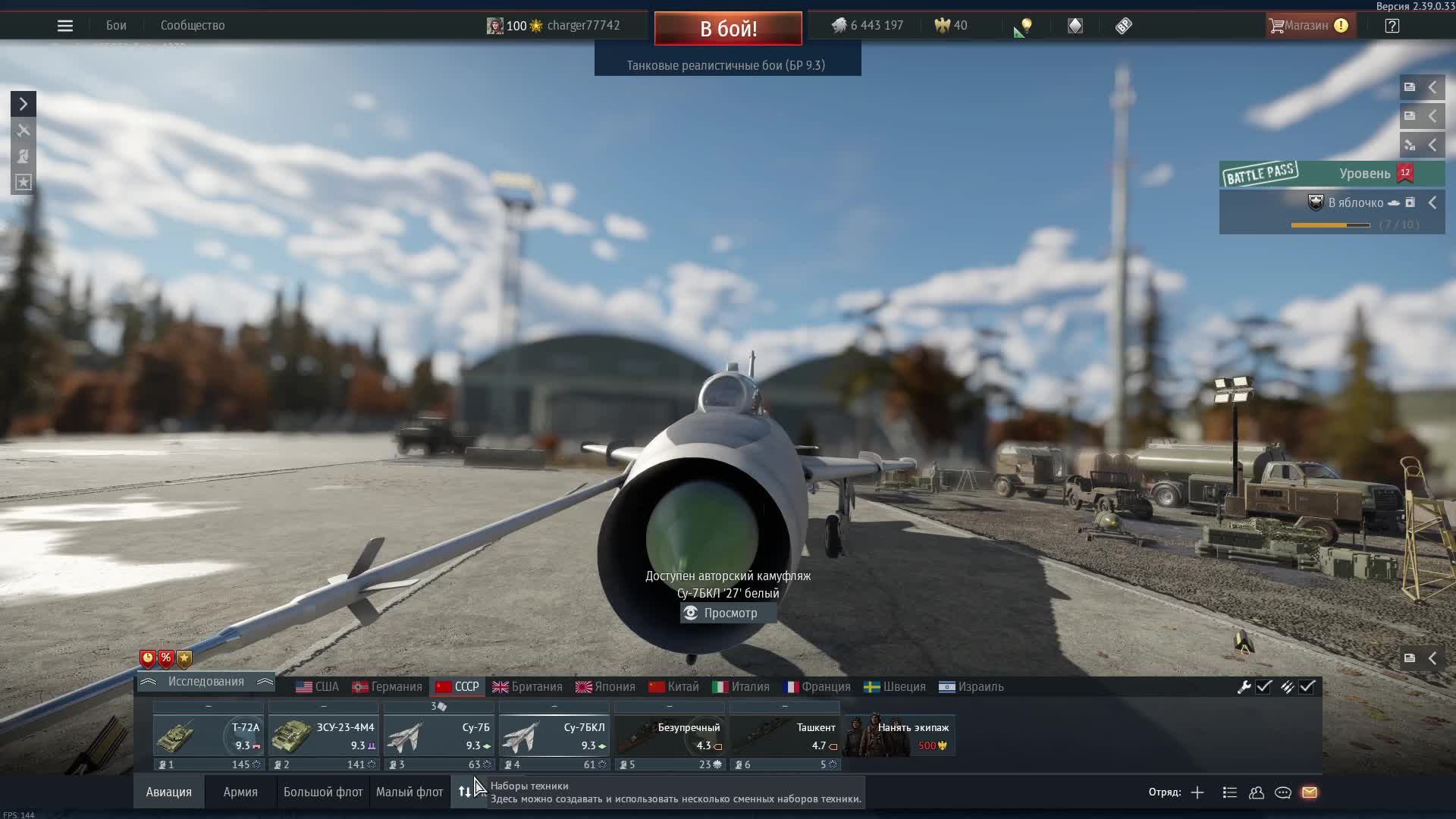Choose the Япония nation tab
This screenshot has height=819, width=1456.
(x=605, y=687)
